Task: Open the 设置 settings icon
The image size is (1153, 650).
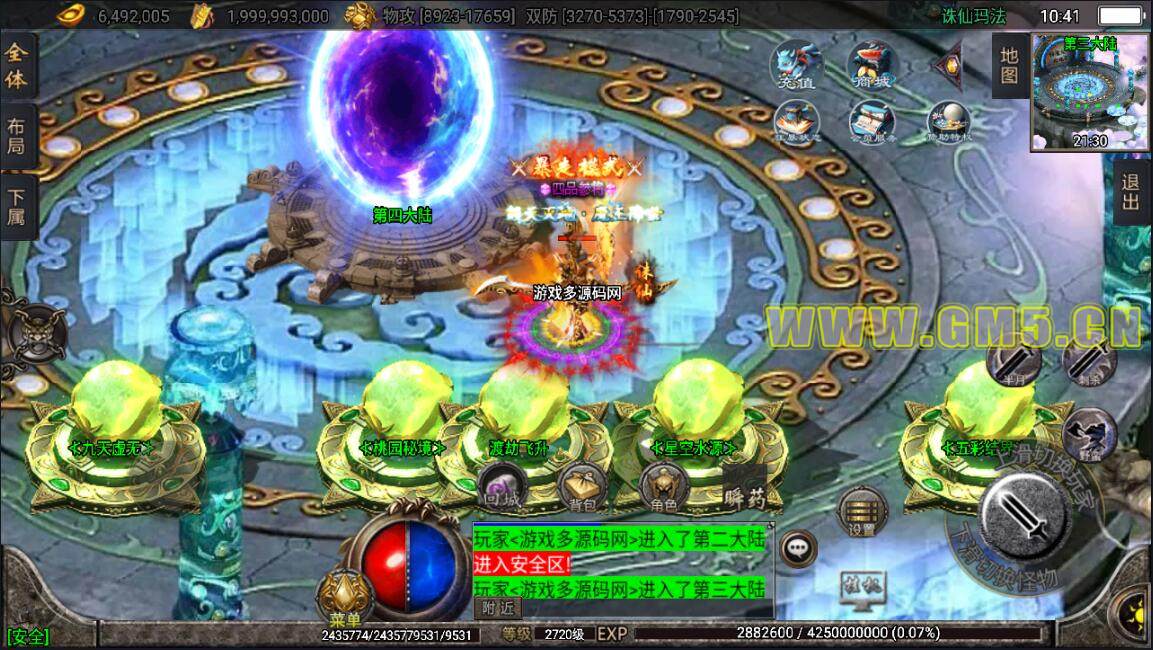Action: point(860,513)
